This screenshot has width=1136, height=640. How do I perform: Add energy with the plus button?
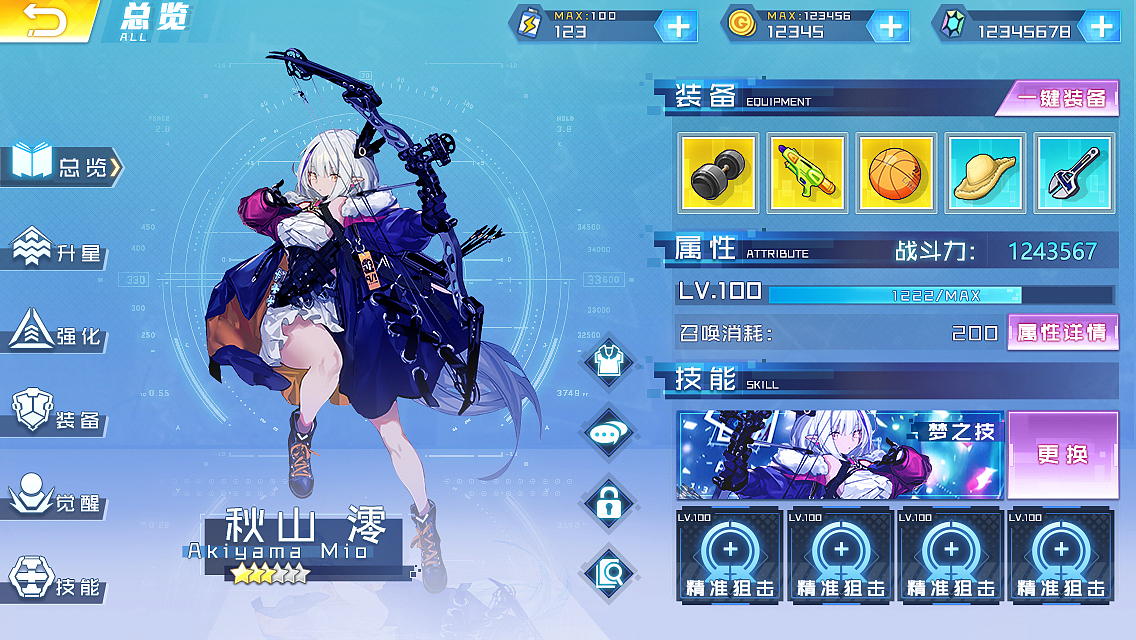pyautogui.click(x=678, y=26)
